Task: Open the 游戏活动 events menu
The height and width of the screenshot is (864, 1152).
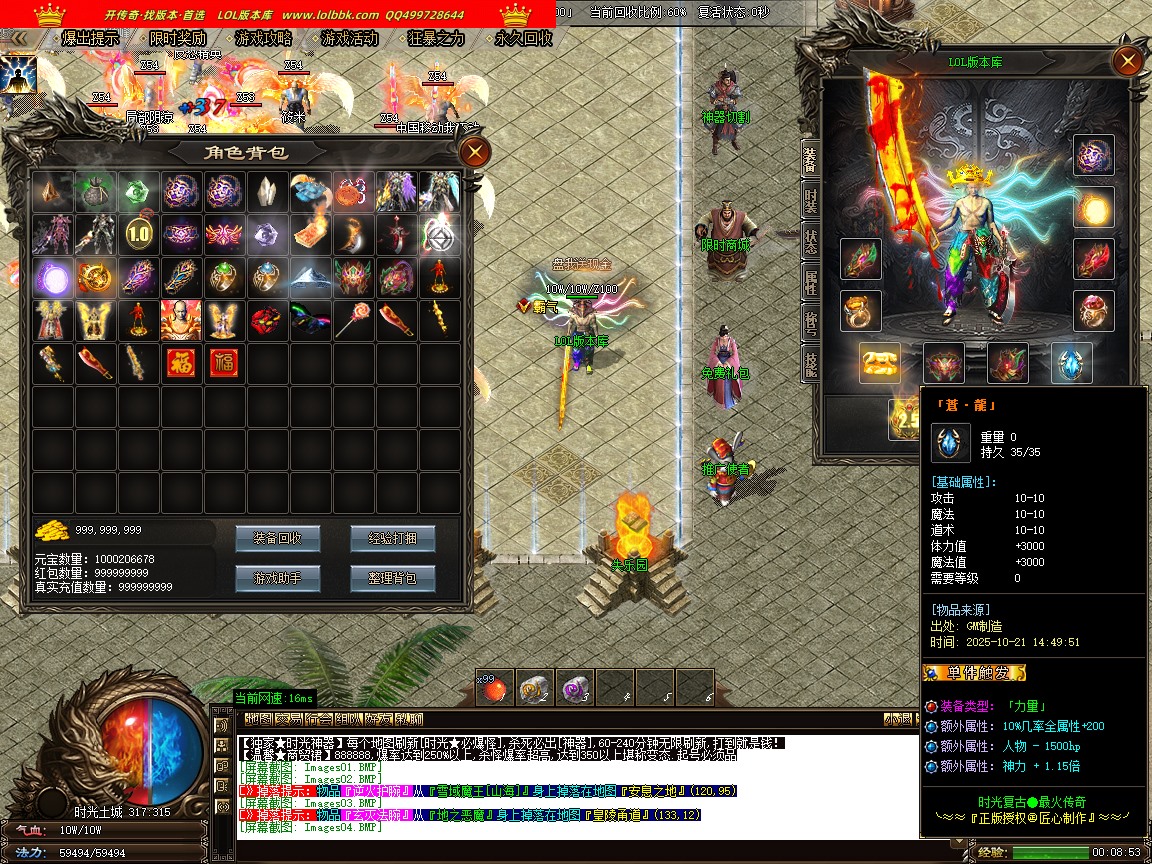Action: (x=349, y=39)
